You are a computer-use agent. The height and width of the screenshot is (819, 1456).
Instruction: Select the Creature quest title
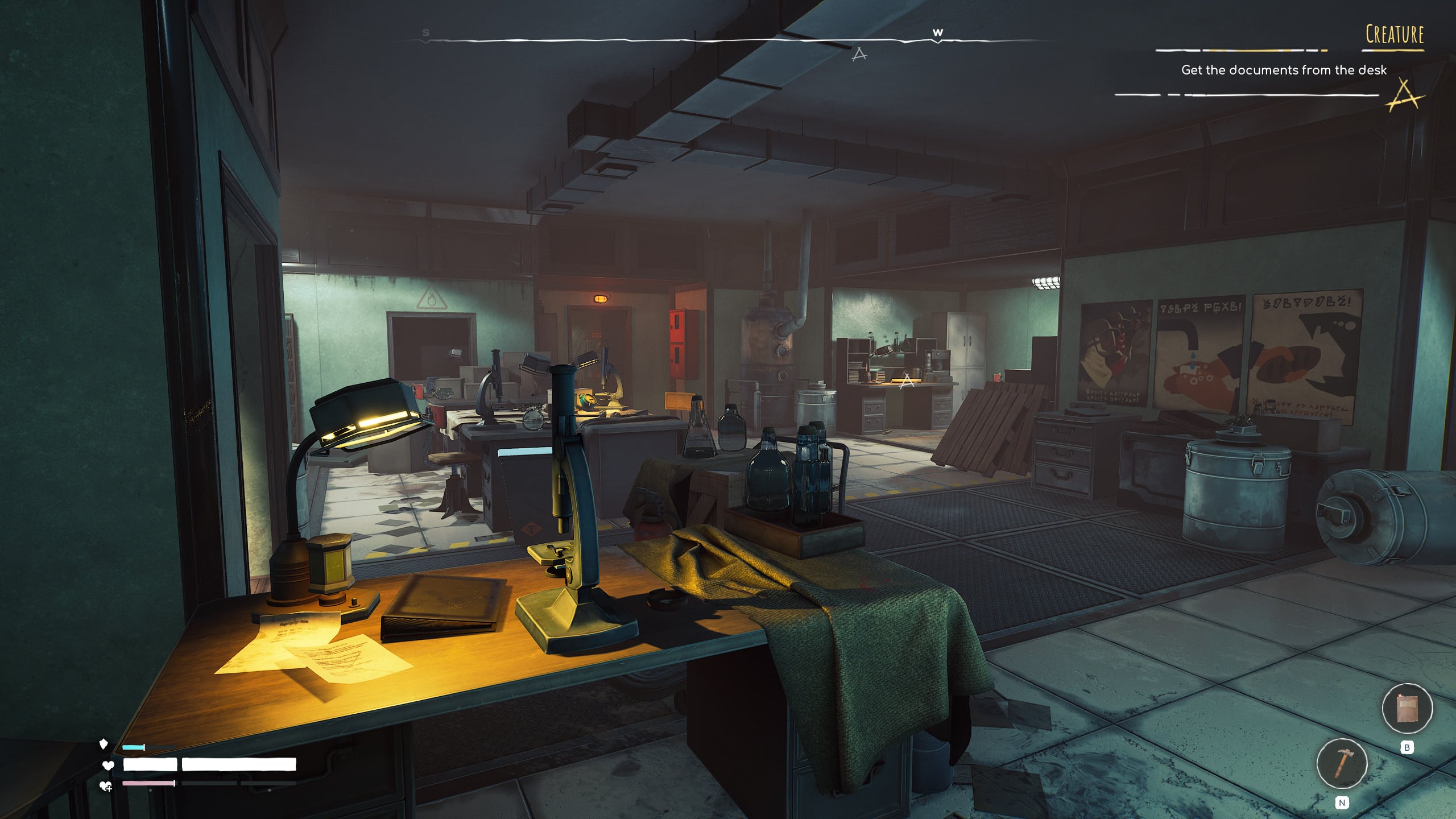1395,35
